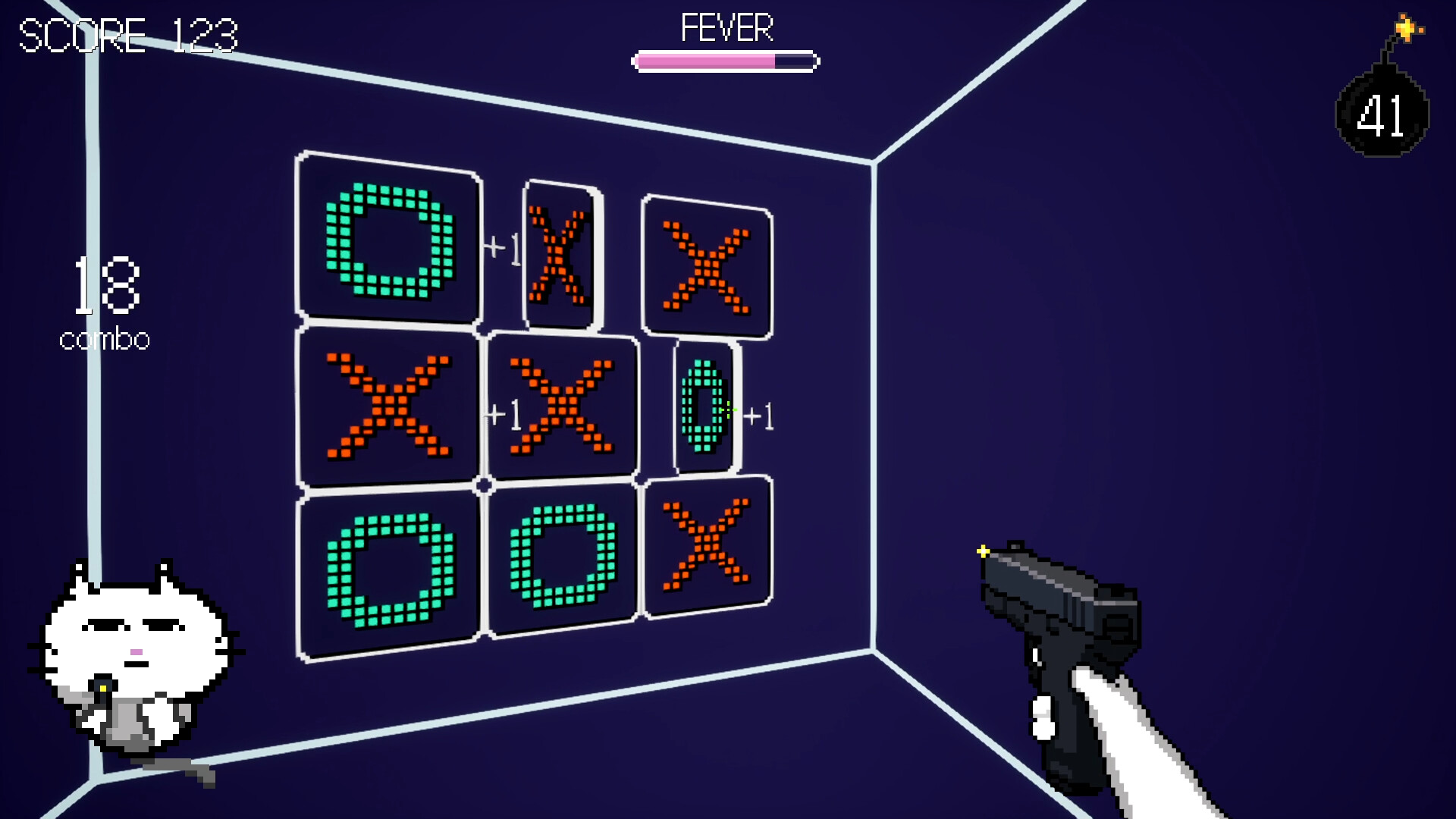Click the +1 text next to the center X

502,415
